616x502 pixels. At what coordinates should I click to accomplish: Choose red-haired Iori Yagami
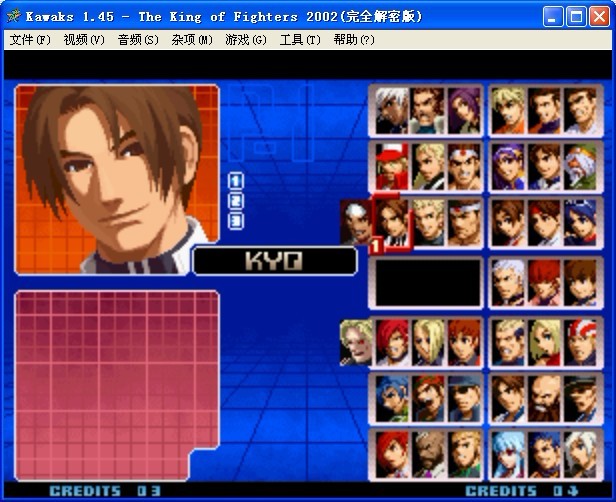coord(392,340)
